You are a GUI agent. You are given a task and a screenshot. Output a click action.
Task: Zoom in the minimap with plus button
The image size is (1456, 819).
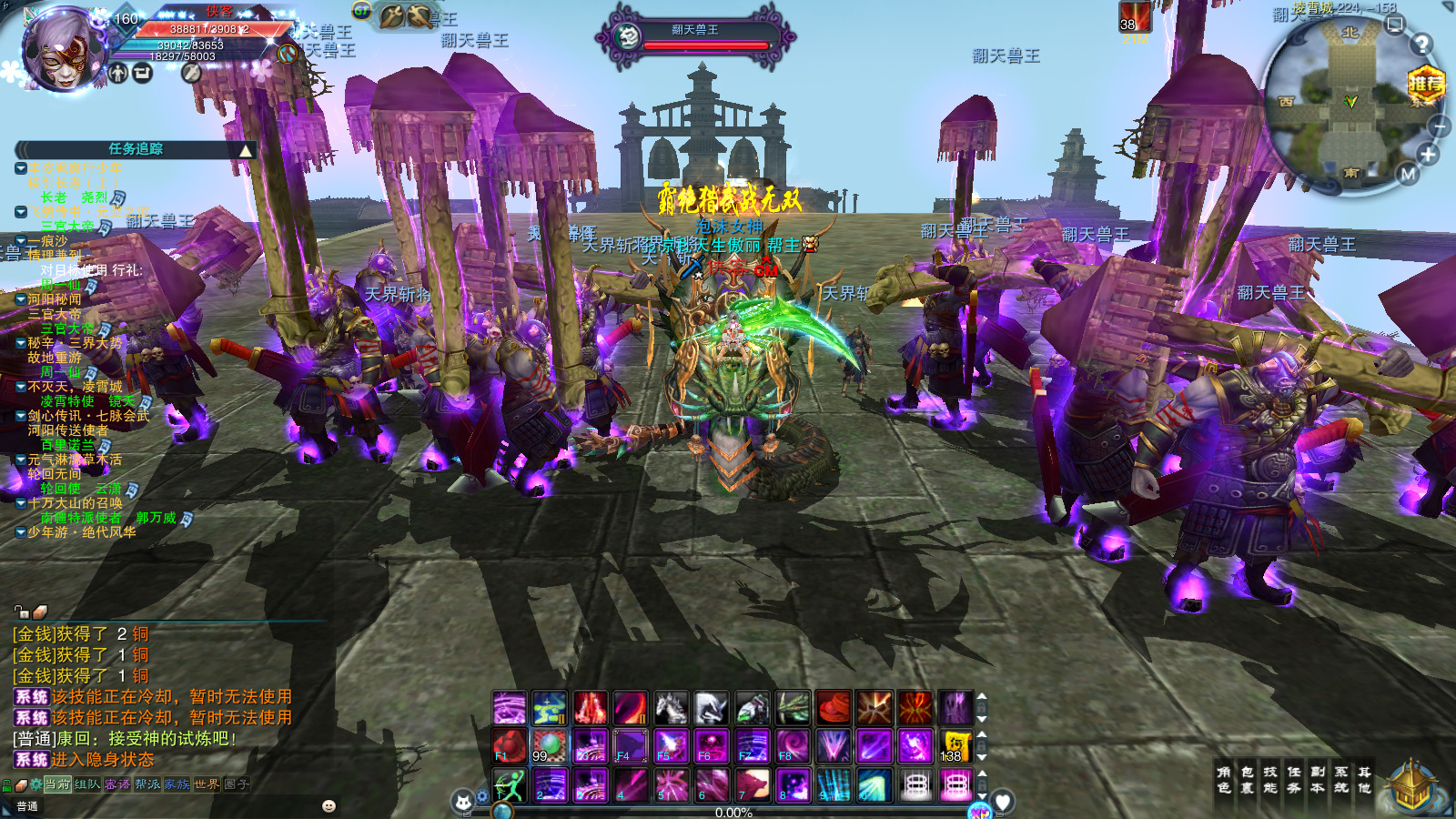click(1428, 155)
